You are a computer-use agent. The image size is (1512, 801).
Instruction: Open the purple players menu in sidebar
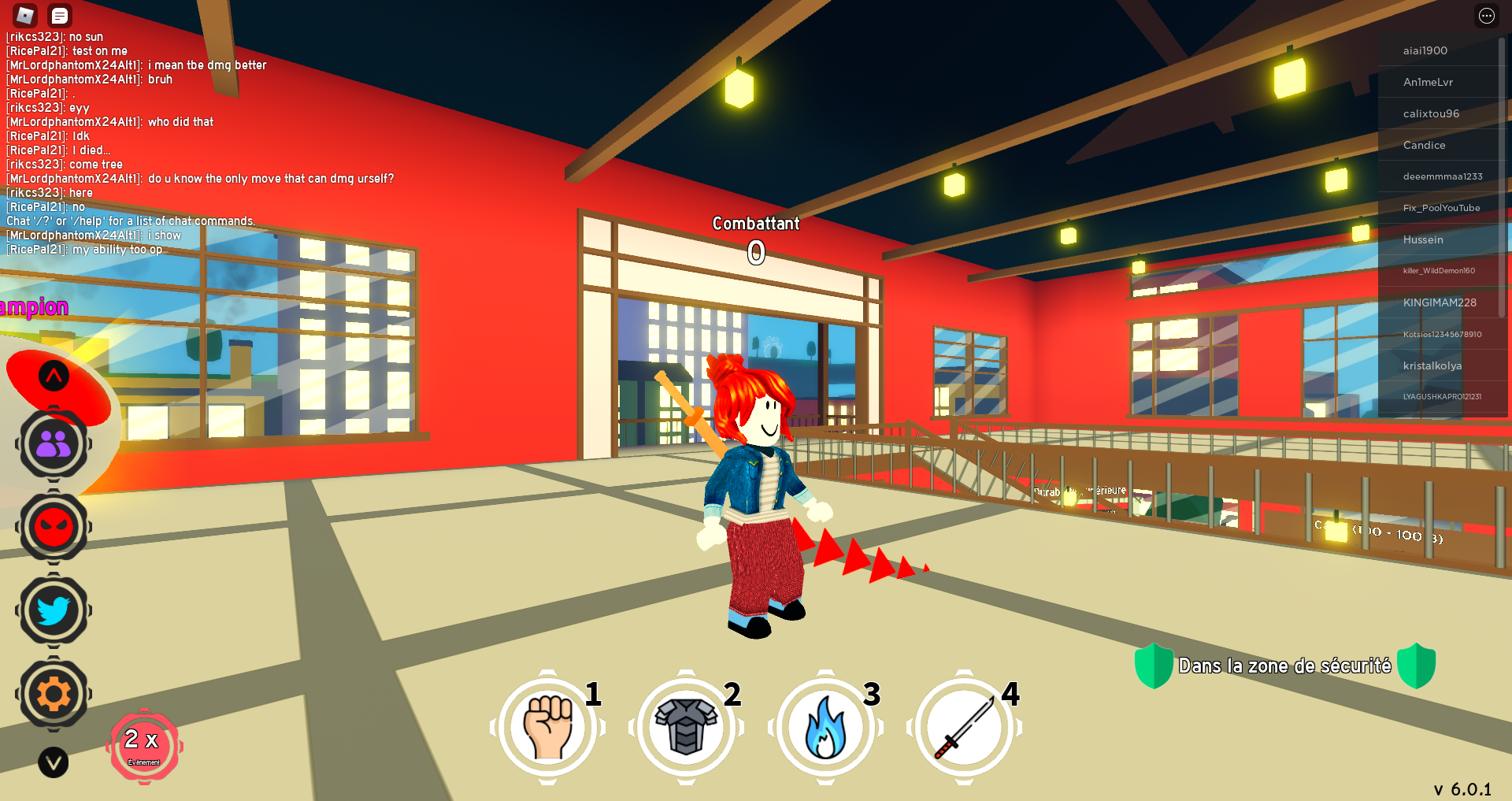(x=52, y=443)
